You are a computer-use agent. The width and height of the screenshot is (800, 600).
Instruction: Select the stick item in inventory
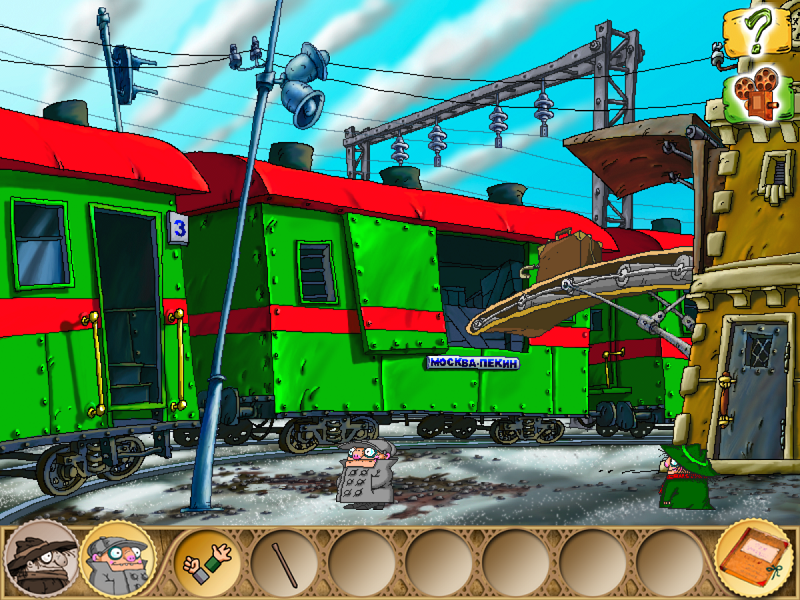pyautogui.click(x=284, y=563)
